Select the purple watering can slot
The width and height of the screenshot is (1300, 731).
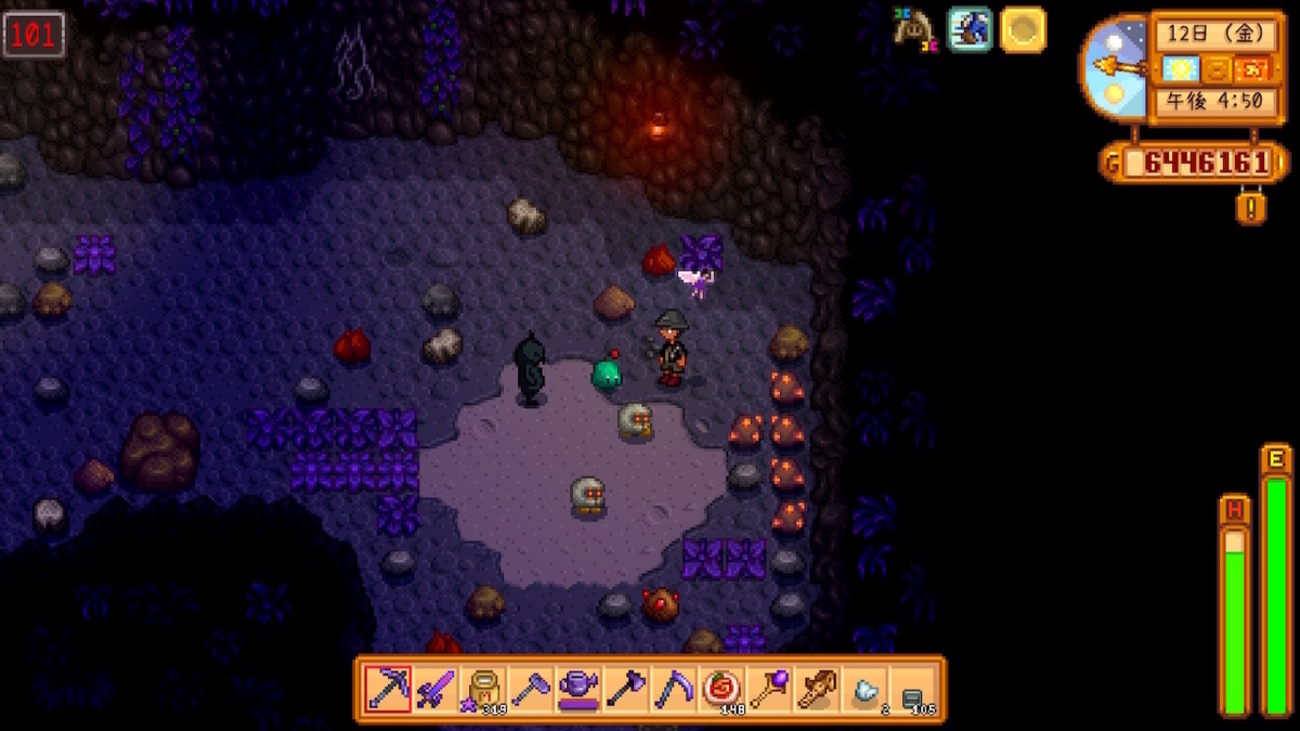pyautogui.click(x=579, y=689)
